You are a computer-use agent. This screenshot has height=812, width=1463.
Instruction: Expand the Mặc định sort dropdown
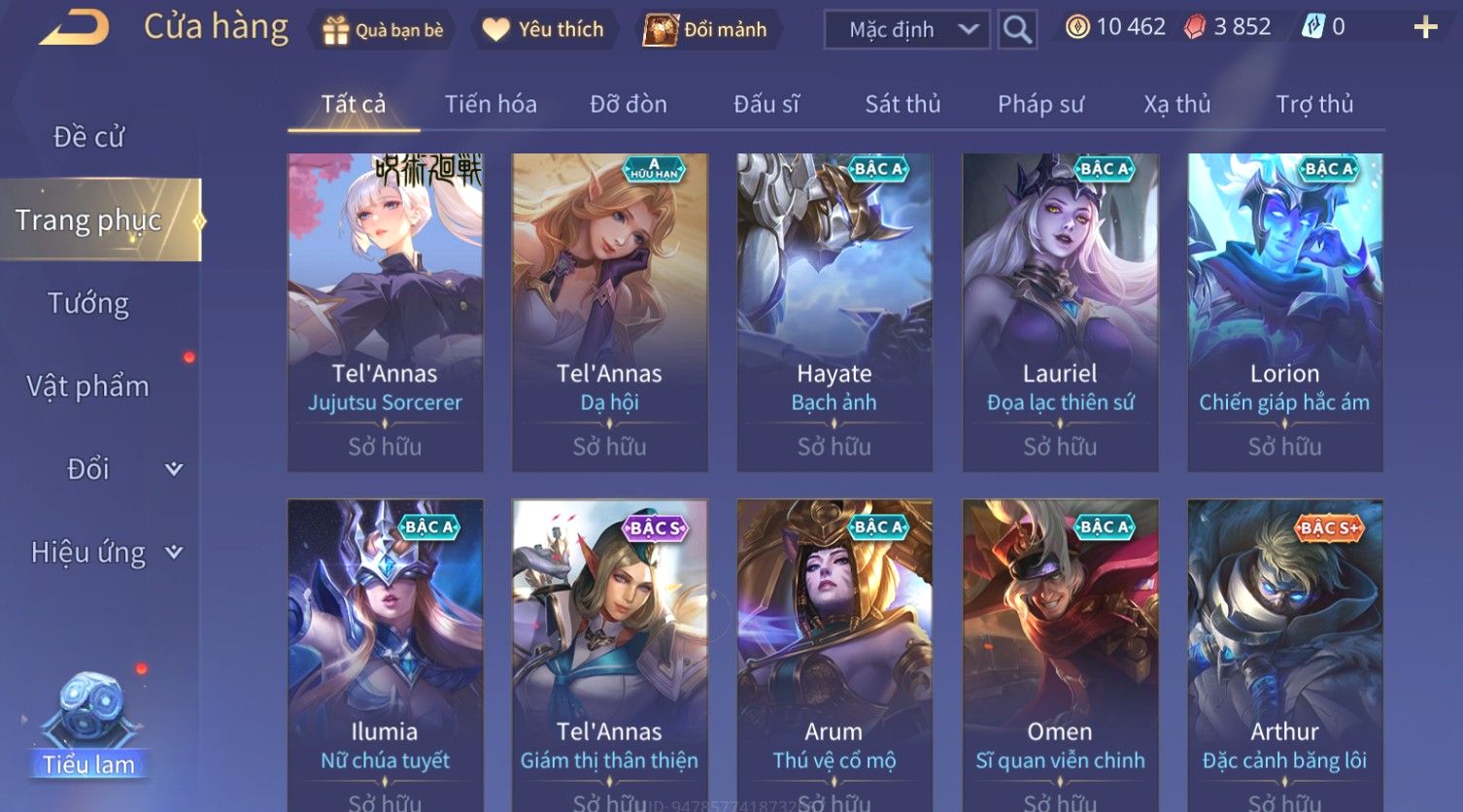906,30
